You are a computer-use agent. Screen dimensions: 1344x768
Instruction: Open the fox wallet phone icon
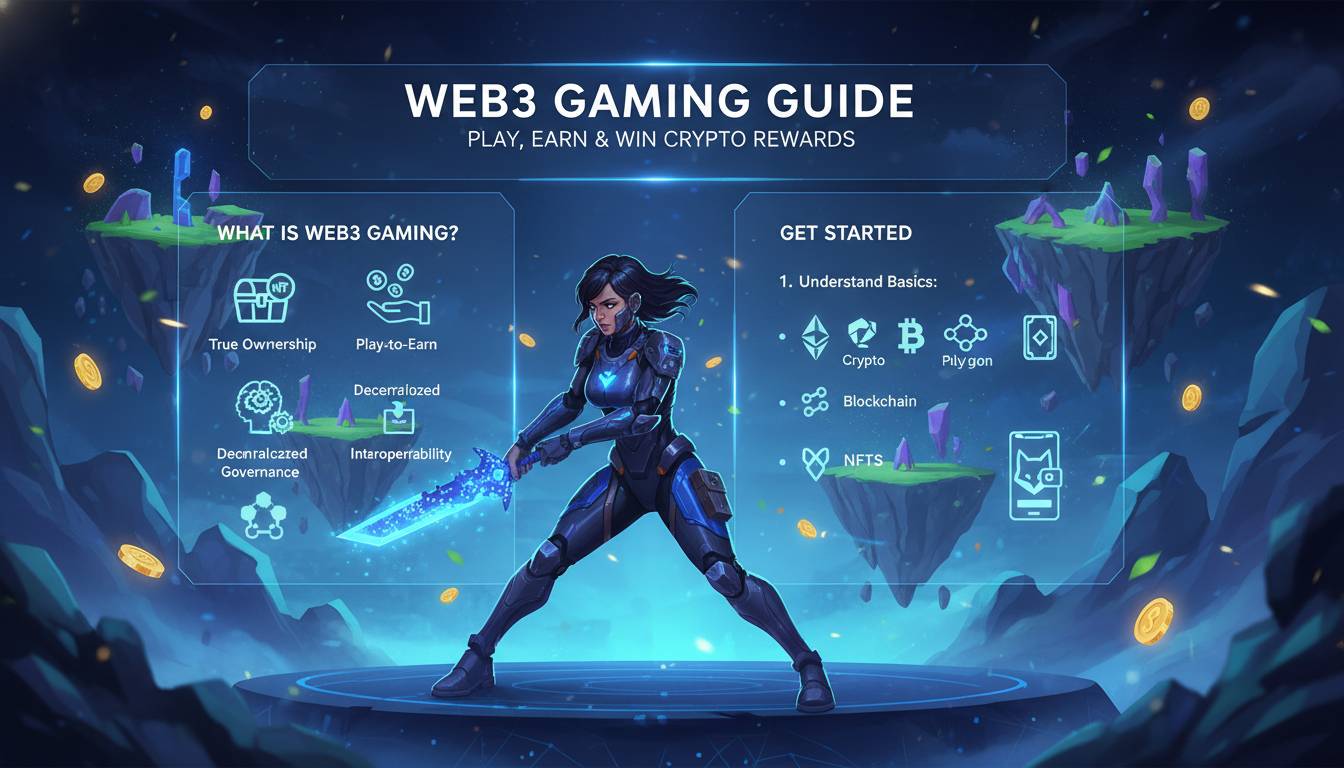coord(1034,474)
